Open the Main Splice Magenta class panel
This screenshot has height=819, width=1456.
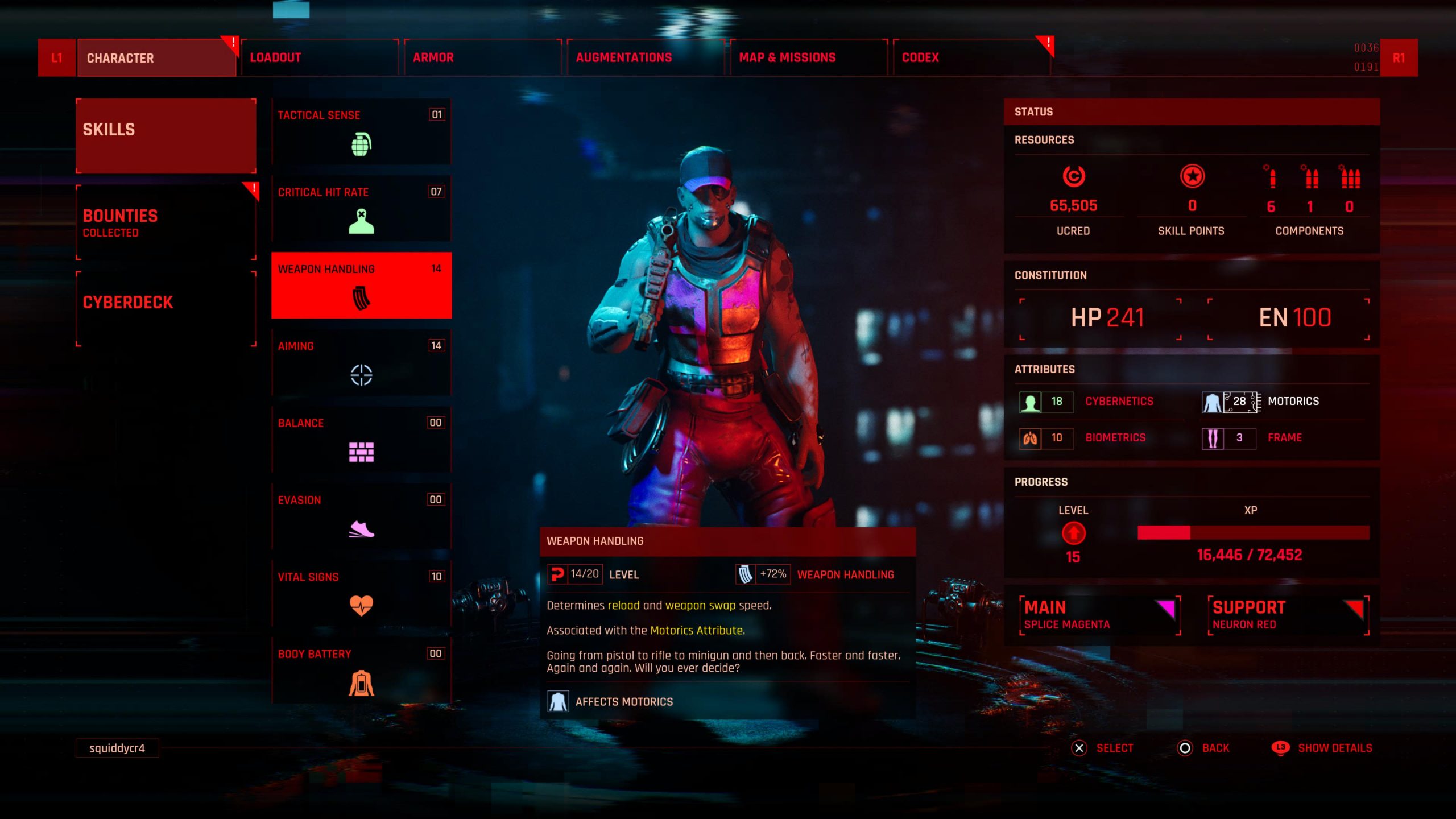tap(1100, 615)
